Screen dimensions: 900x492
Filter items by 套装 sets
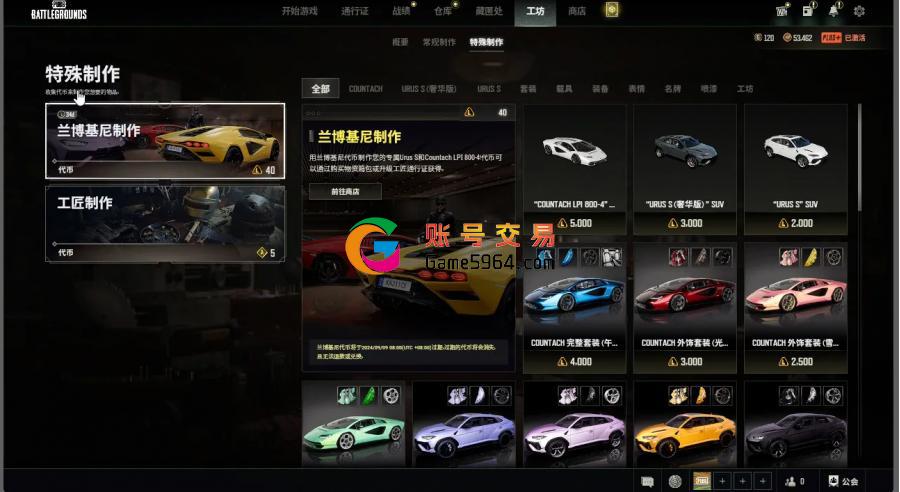pos(528,89)
